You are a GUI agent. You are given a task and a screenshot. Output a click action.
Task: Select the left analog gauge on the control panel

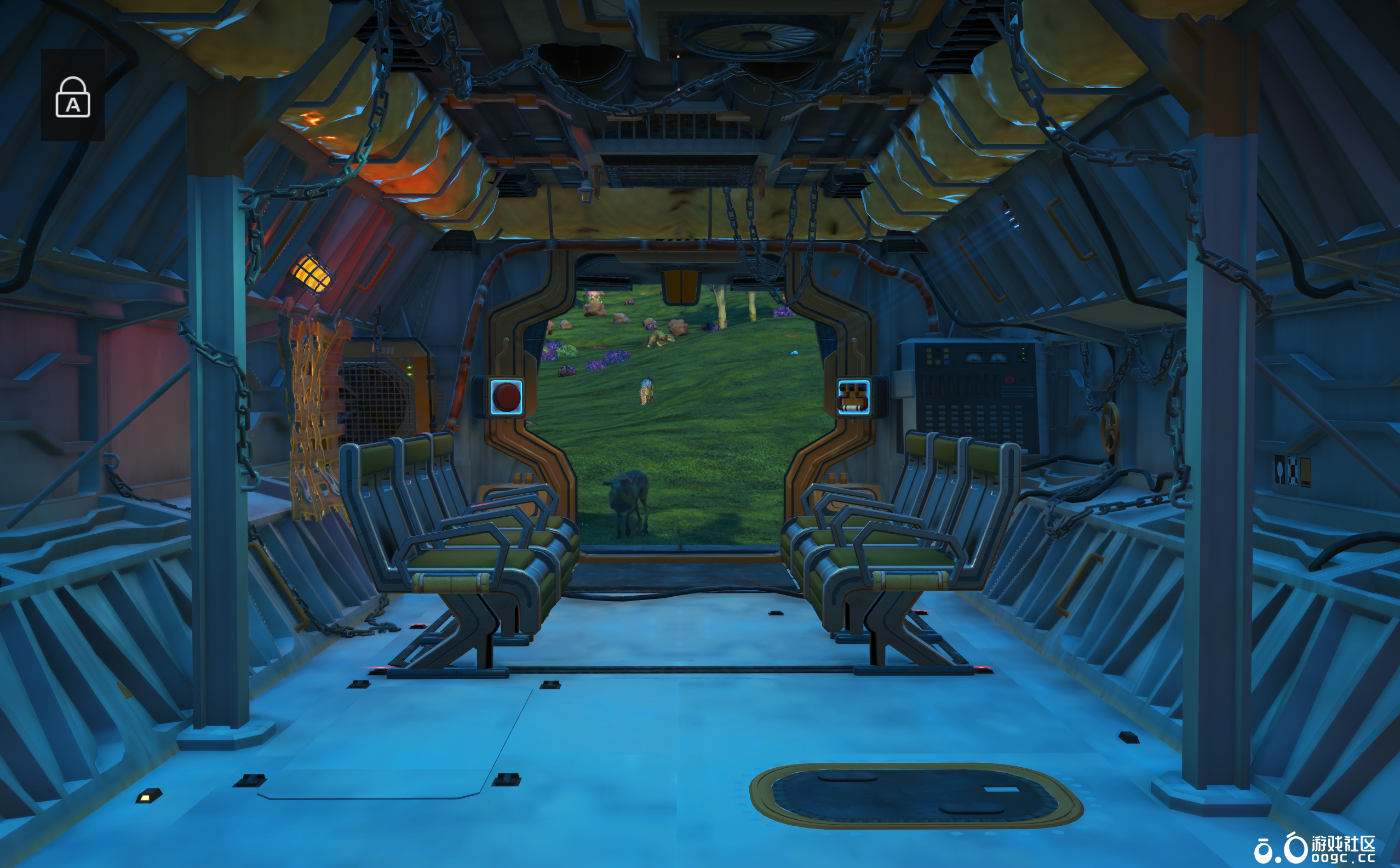click(974, 357)
